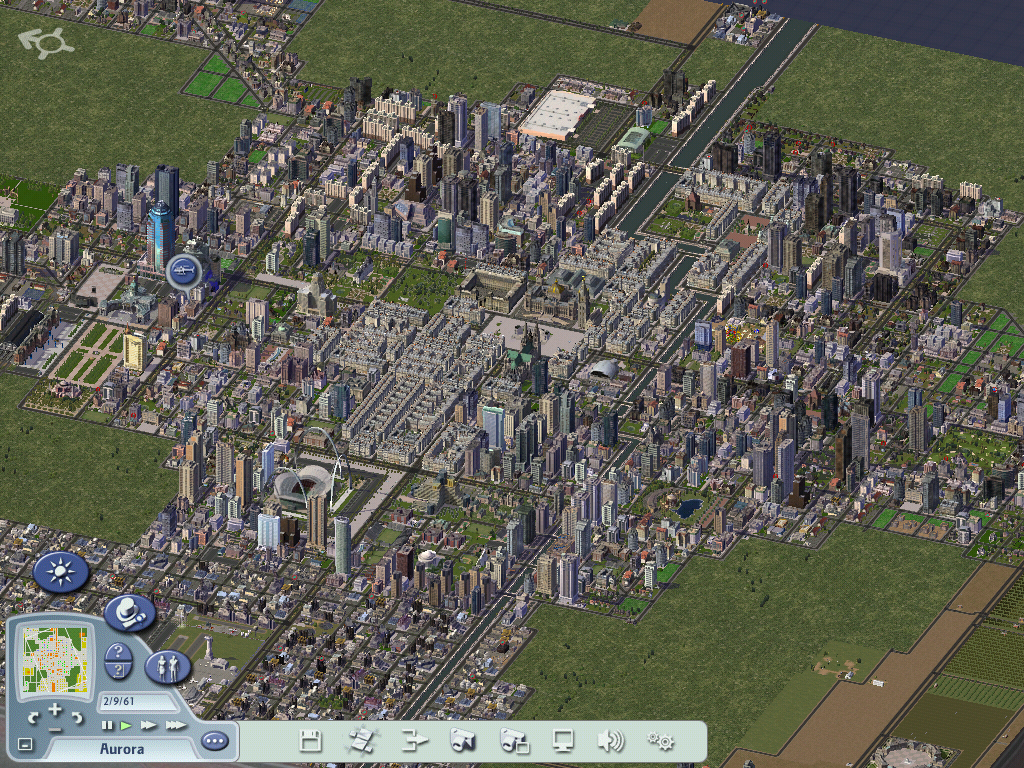The height and width of the screenshot is (768, 1024).
Task: Set simulation to triple-arrow fastest speed
Action: click(x=175, y=725)
